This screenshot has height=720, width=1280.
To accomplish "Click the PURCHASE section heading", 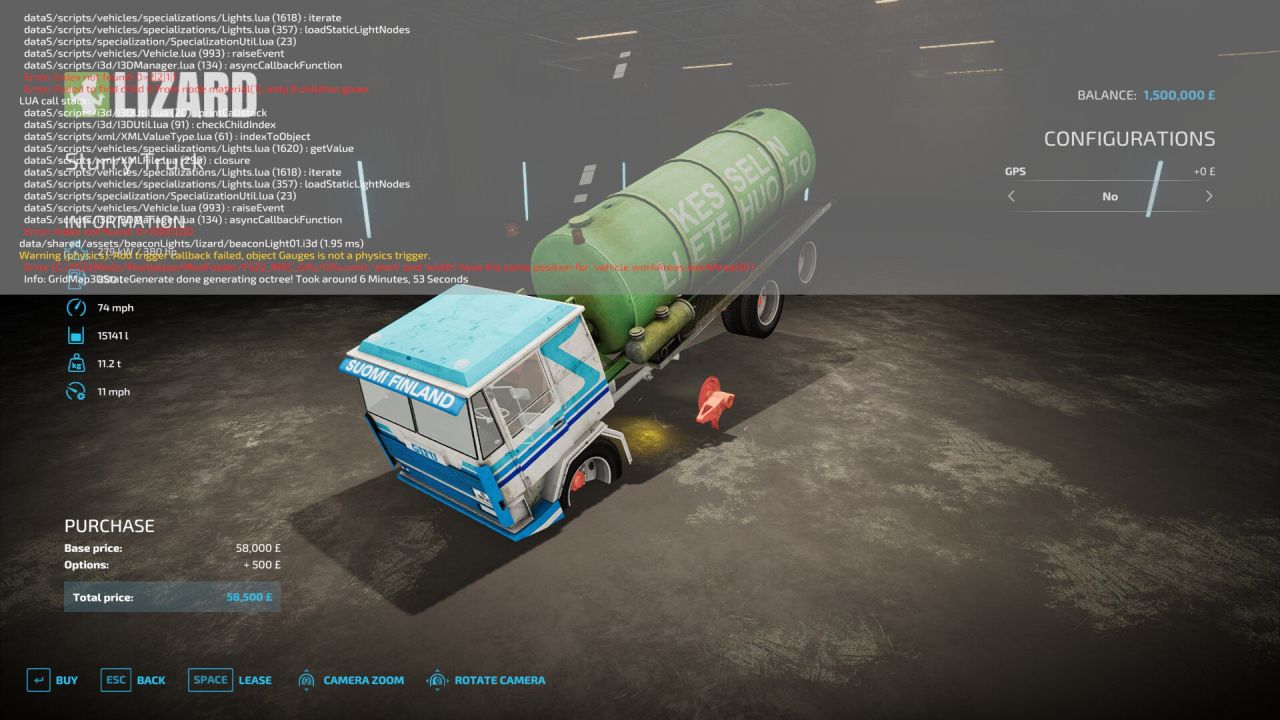I will 108,525.
